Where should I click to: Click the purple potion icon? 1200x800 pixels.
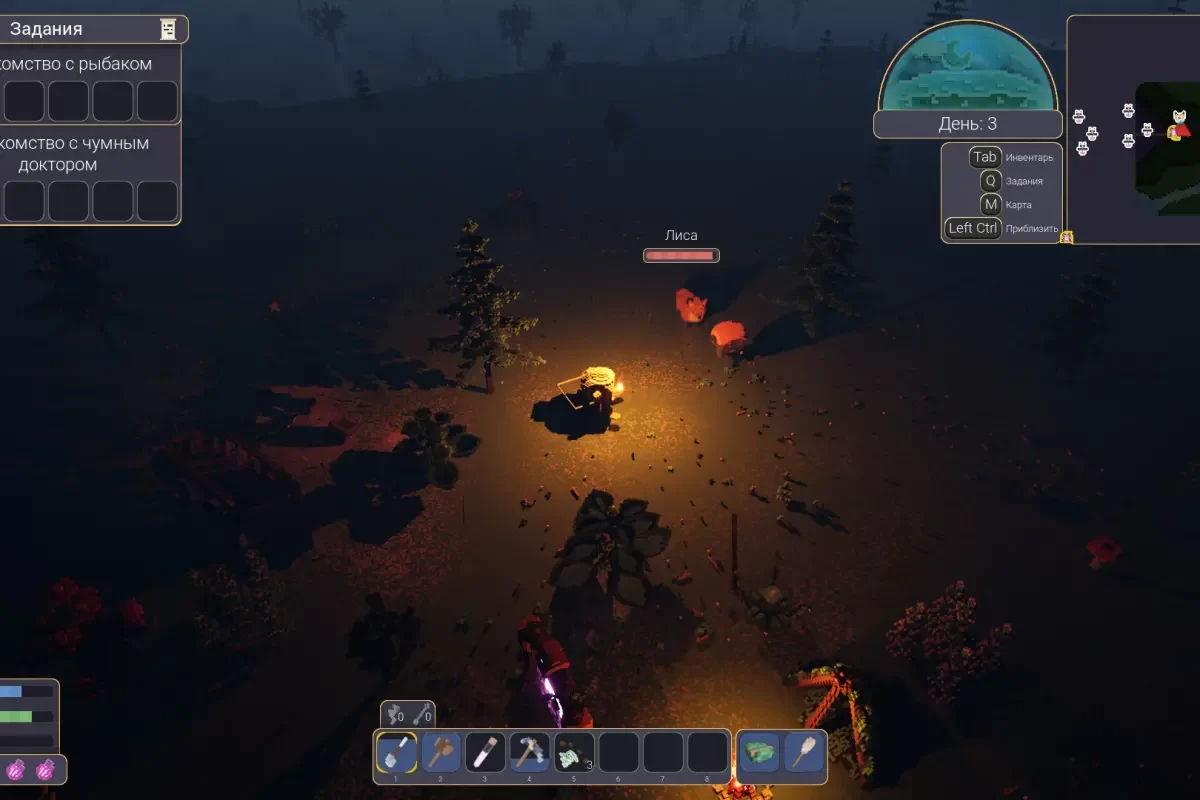tap(17, 770)
